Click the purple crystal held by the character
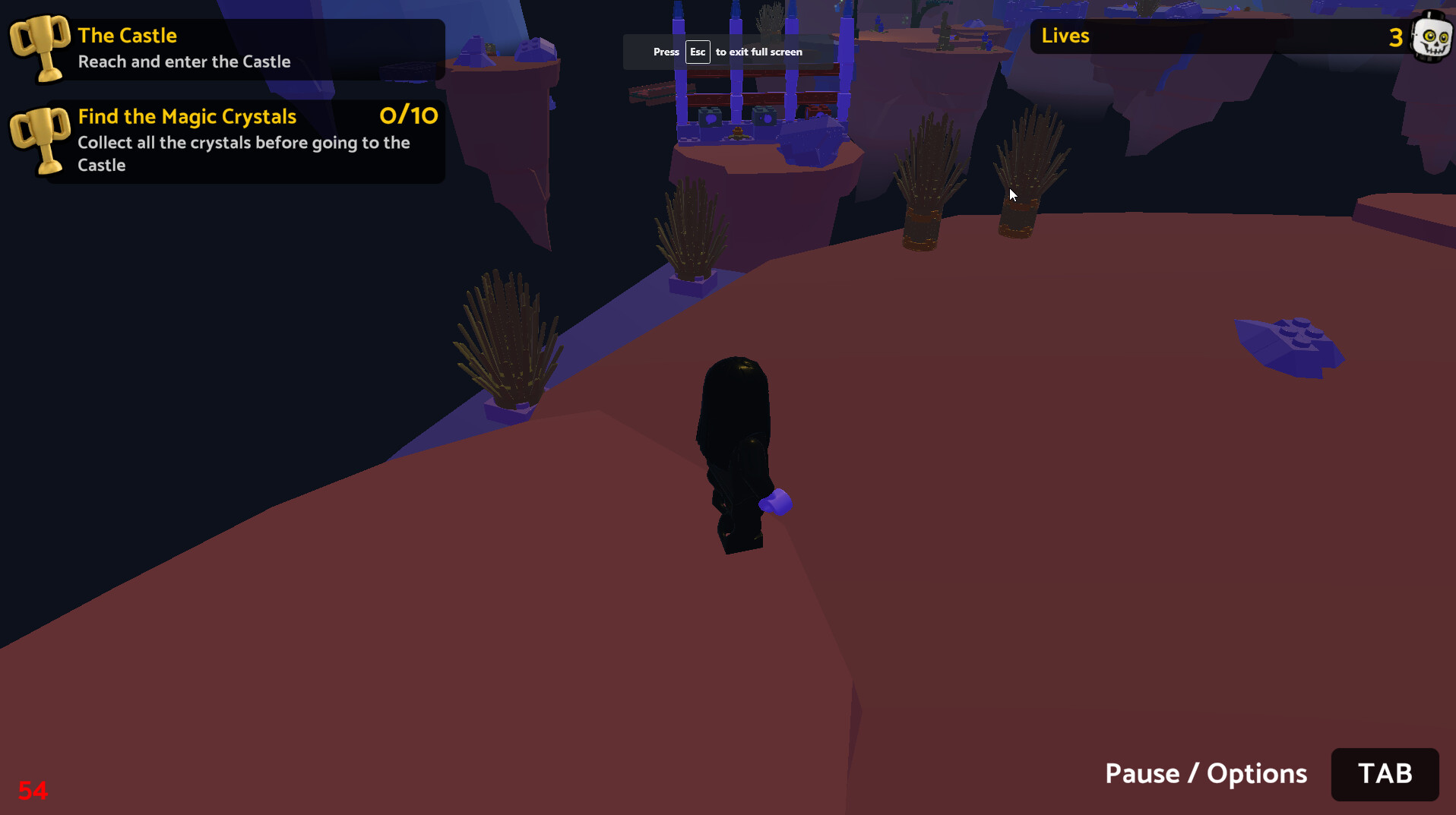Image resolution: width=1456 pixels, height=815 pixels. 777,503
